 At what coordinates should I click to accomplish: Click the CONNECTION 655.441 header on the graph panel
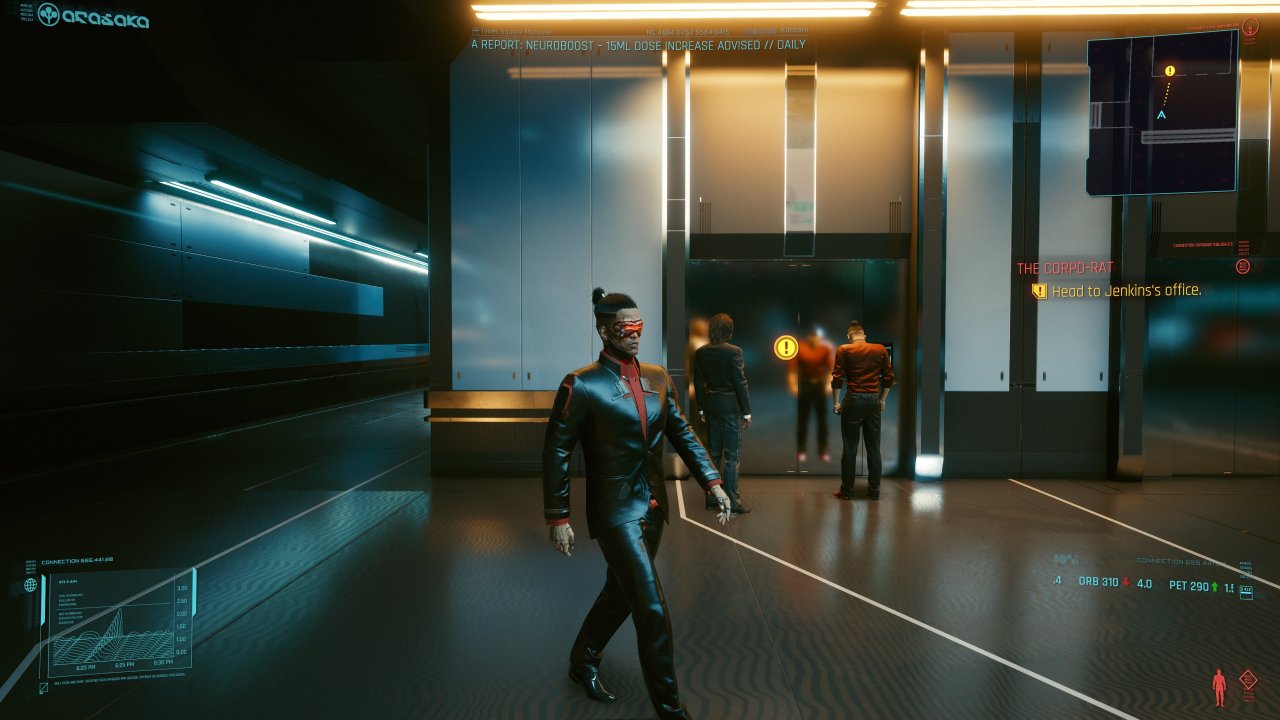pyautogui.click(x=77, y=561)
